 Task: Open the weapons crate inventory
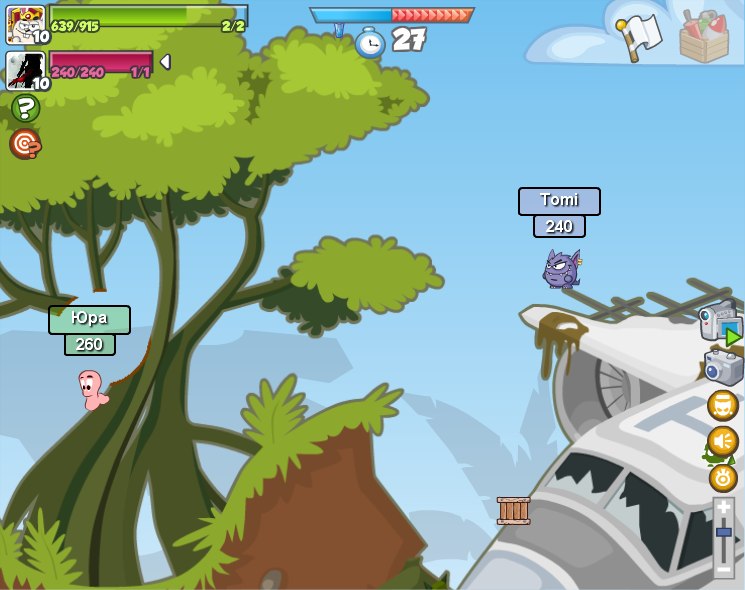pos(704,36)
